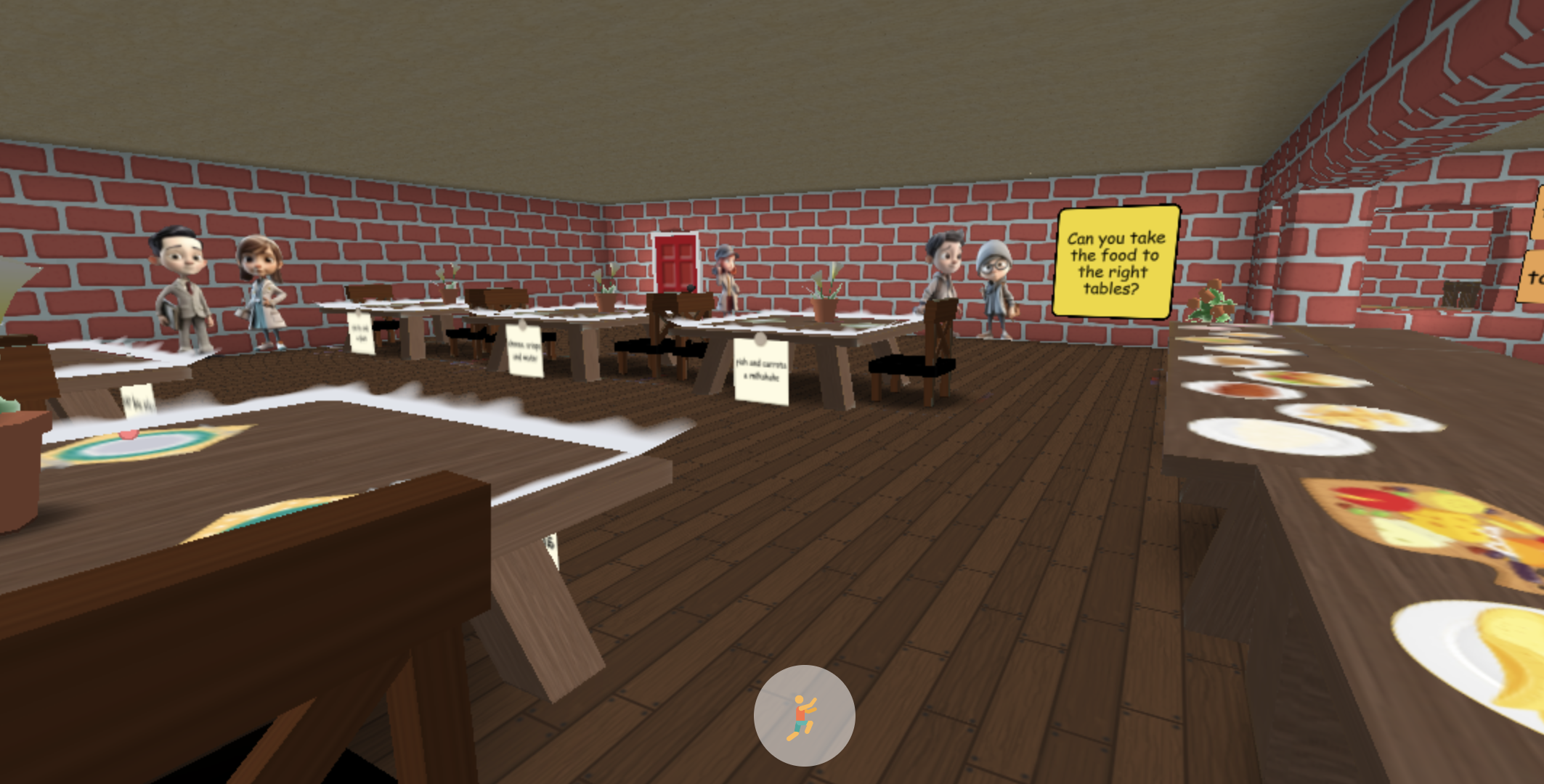1544x784 pixels.
Task: Click the girl in the white coat
Action: 265,290
